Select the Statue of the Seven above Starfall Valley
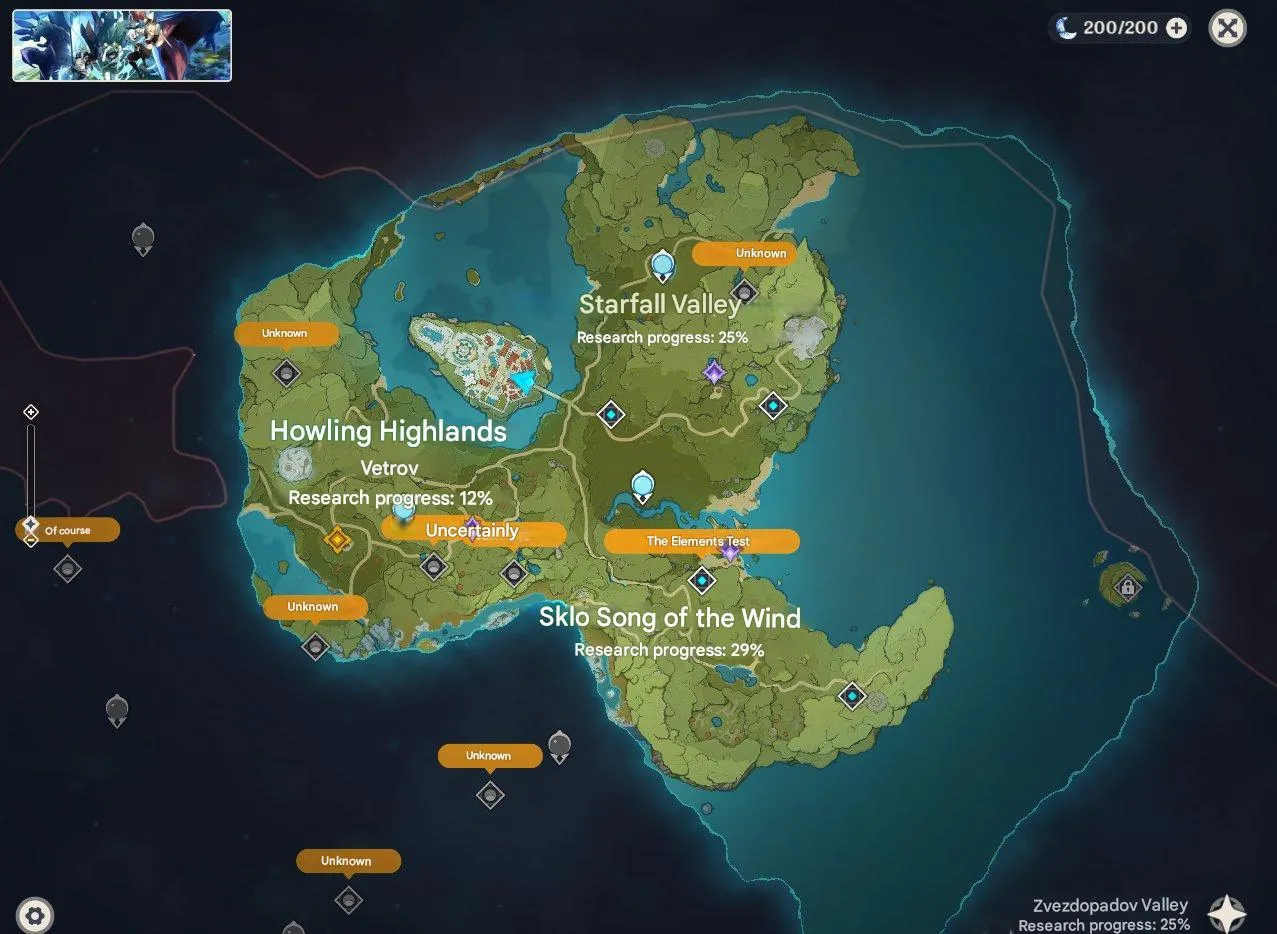The image size is (1277, 934). pyautogui.click(x=662, y=266)
